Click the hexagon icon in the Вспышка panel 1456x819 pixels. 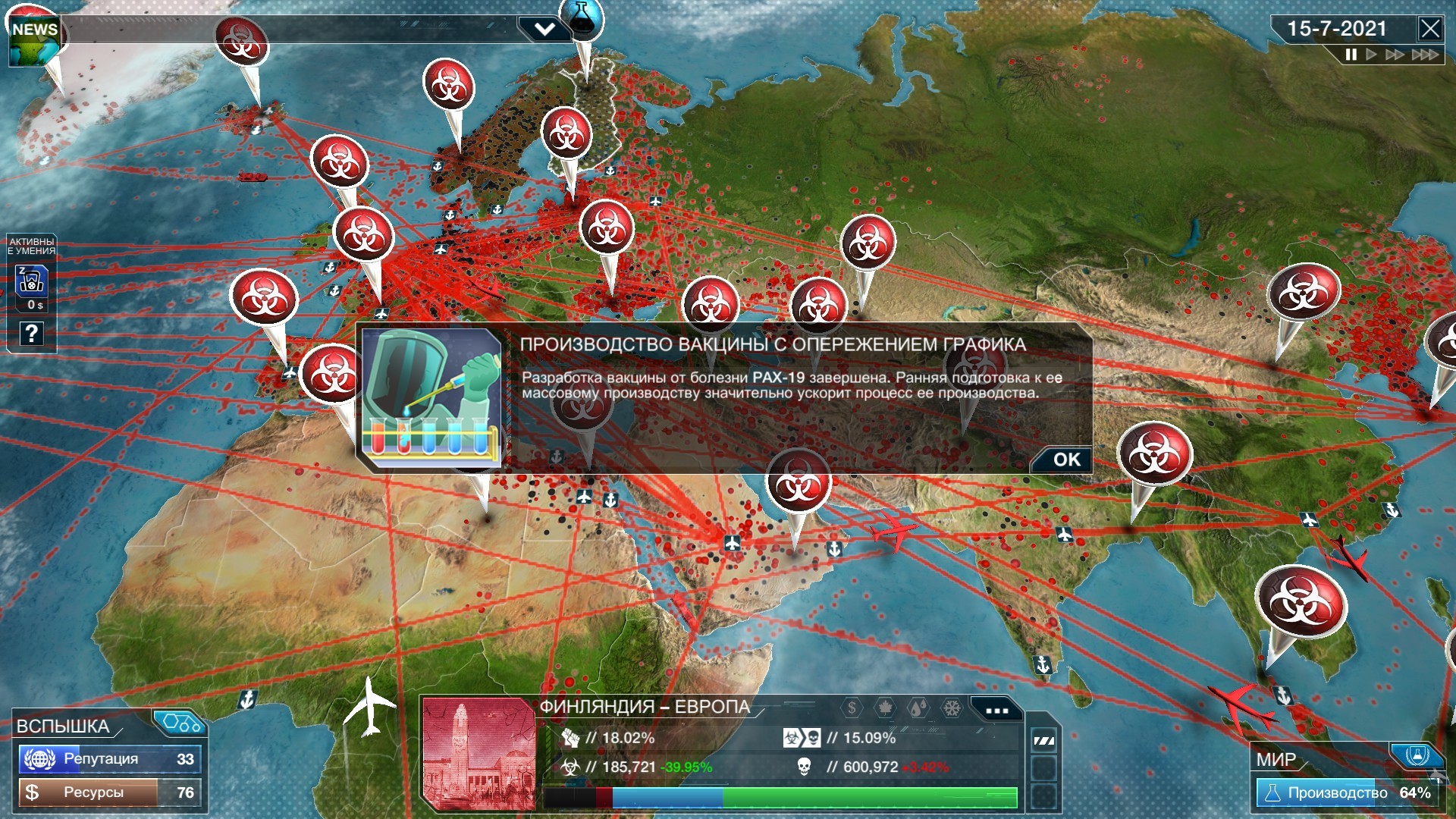(x=181, y=723)
